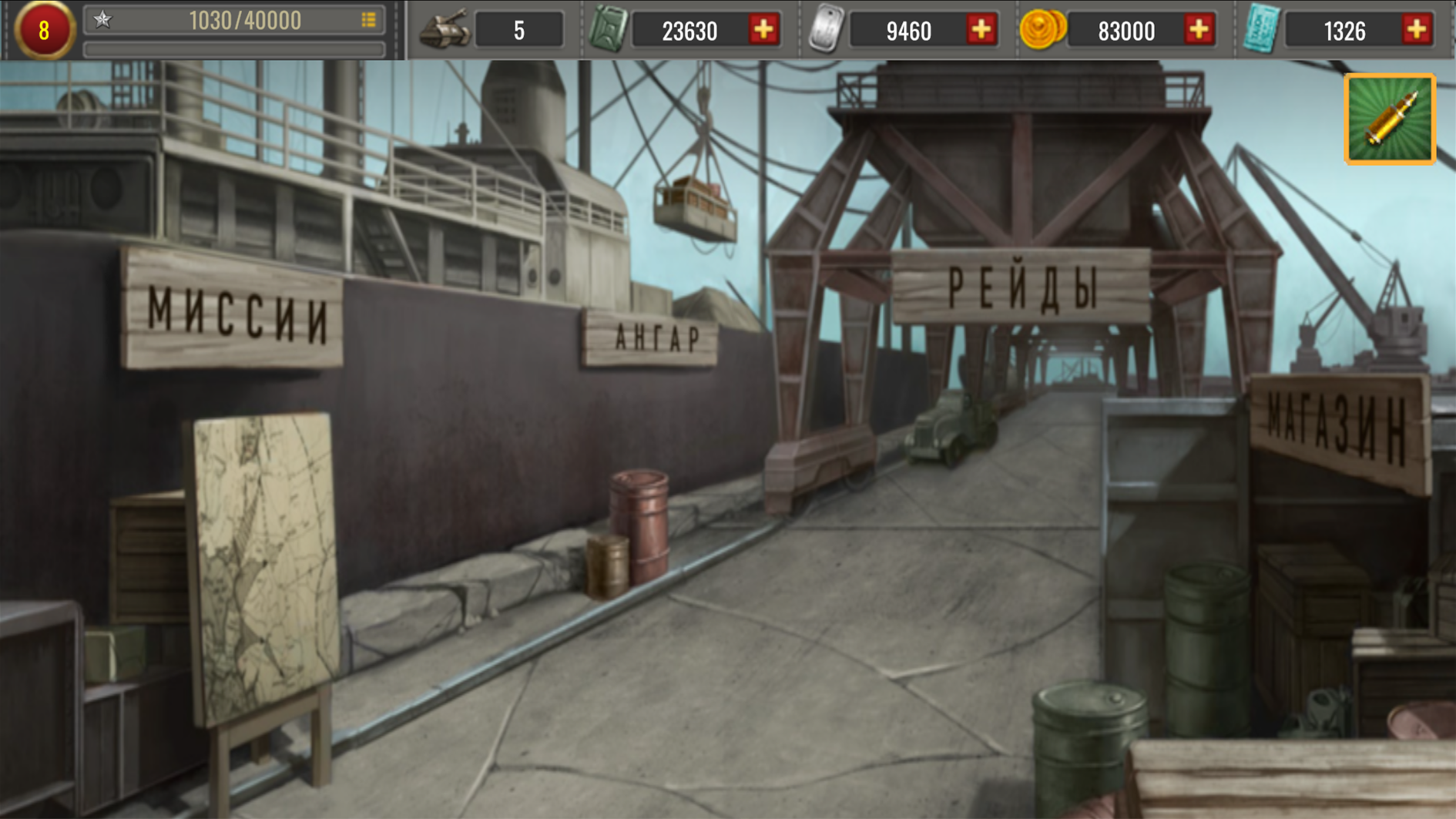The width and height of the screenshot is (1456, 819).
Task: Click the hanging crane cargo platform
Action: pyautogui.click(x=693, y=208)
